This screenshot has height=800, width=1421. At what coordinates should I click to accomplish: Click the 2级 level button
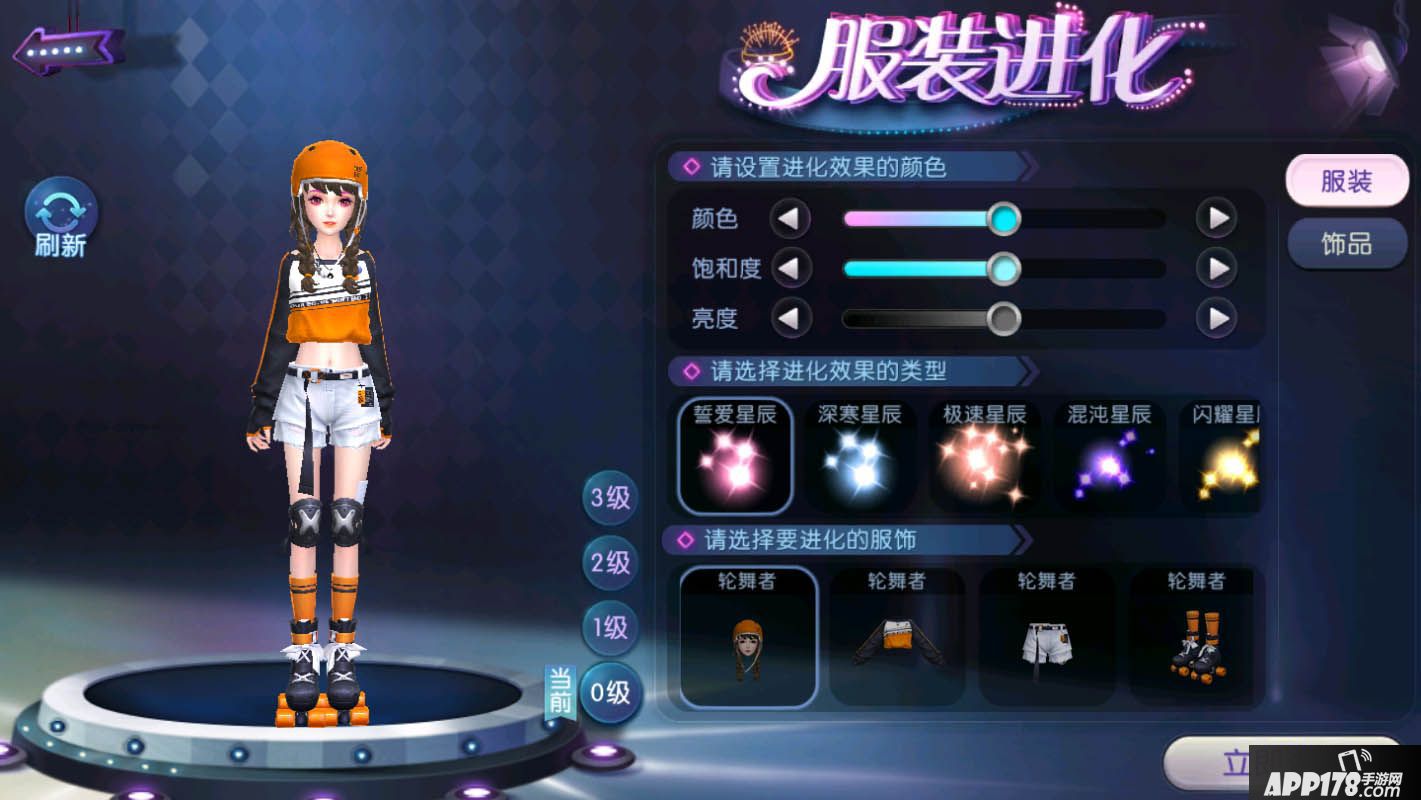(x=610, y=562)
